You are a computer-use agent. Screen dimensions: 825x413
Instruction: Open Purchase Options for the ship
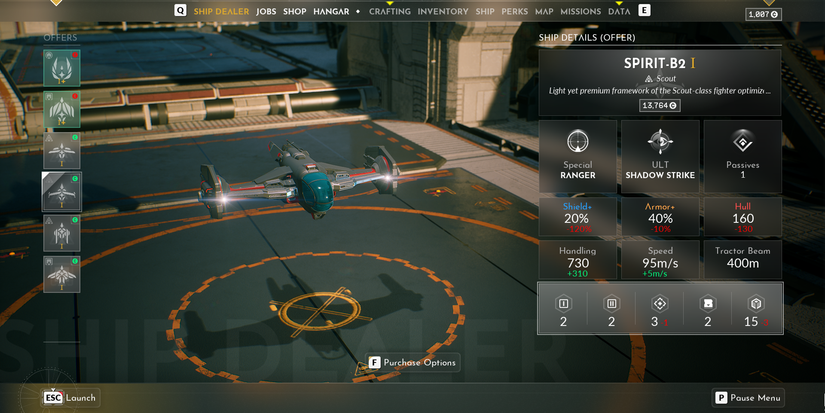[413, 362]
